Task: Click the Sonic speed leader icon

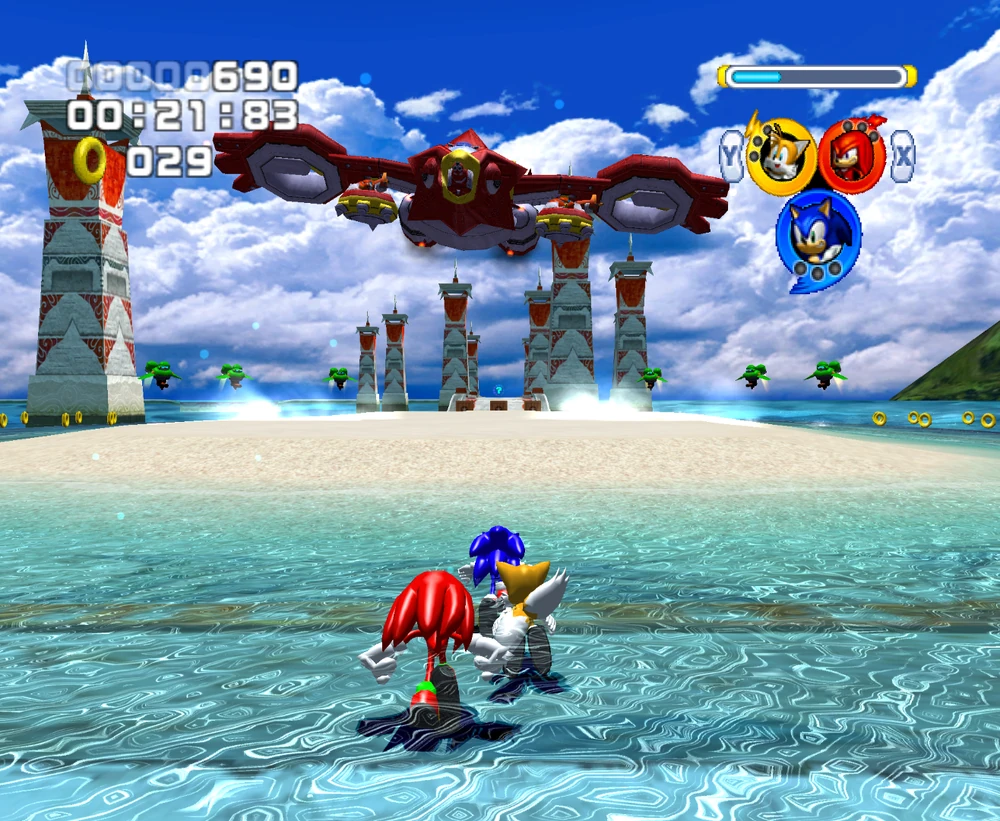Action: click(x=818, y=235)
